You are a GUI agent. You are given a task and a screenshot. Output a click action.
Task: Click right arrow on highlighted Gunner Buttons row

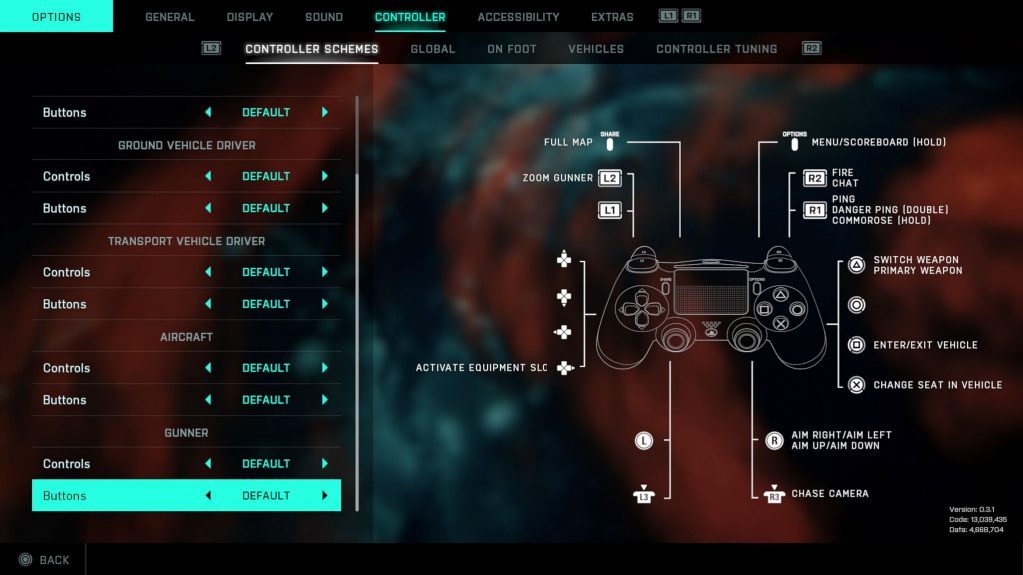(325, 496)
